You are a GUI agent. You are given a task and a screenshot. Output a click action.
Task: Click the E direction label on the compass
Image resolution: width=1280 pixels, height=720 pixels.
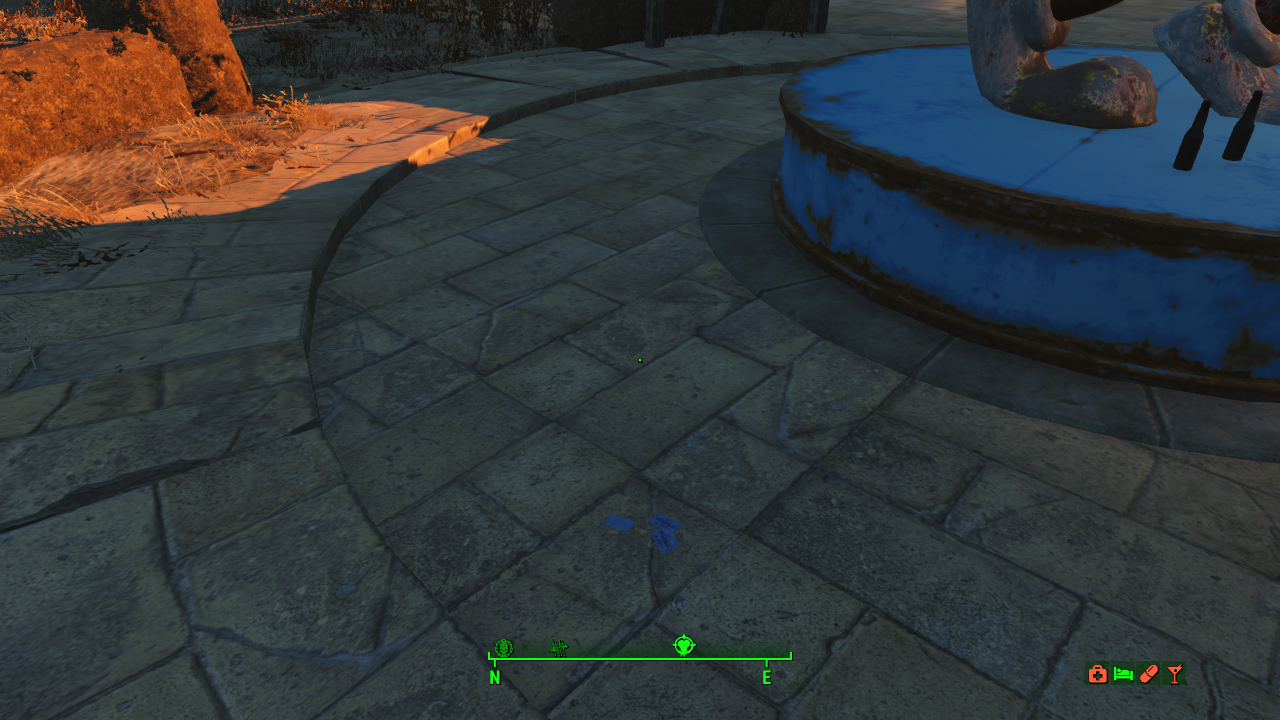[x=767, y=678]
